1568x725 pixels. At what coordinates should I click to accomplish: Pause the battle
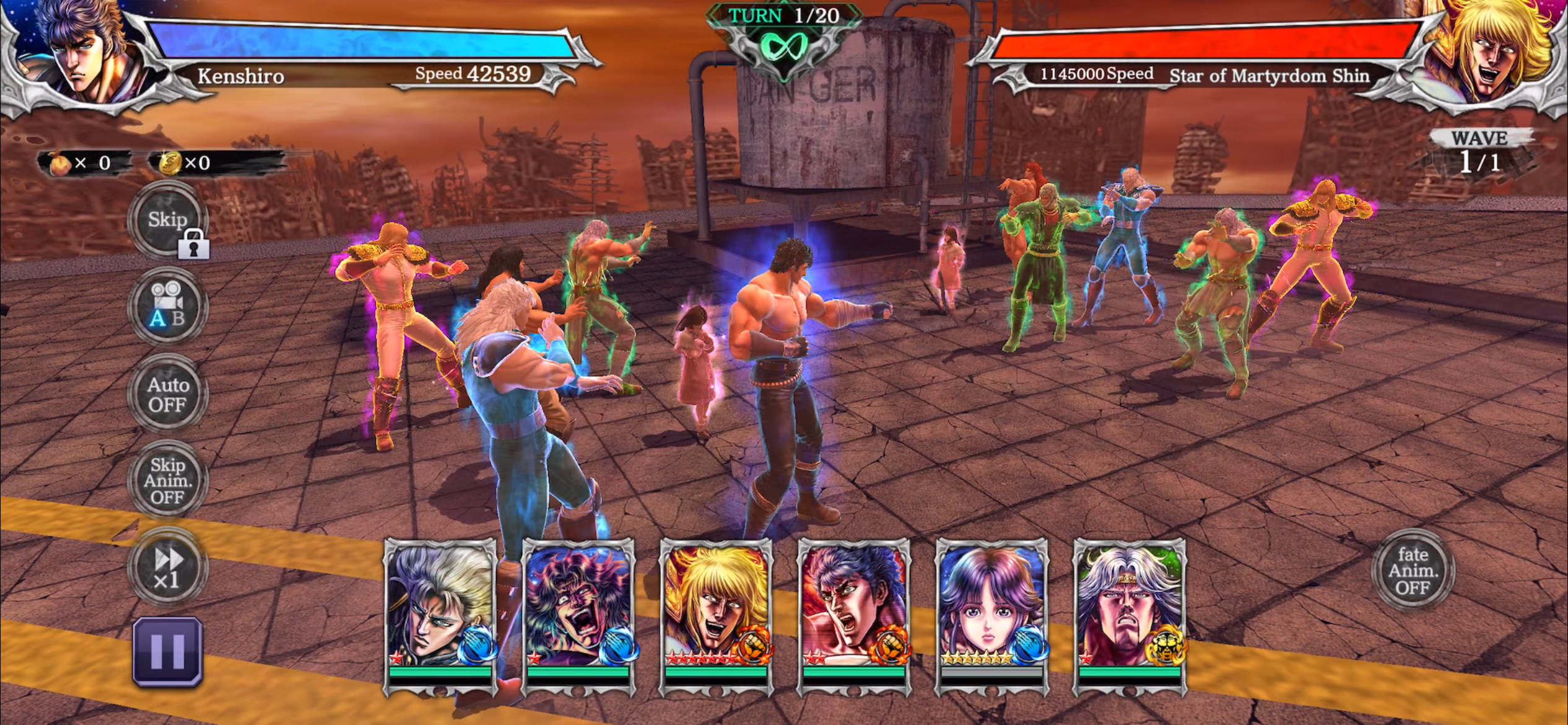[x=168, y=651]
